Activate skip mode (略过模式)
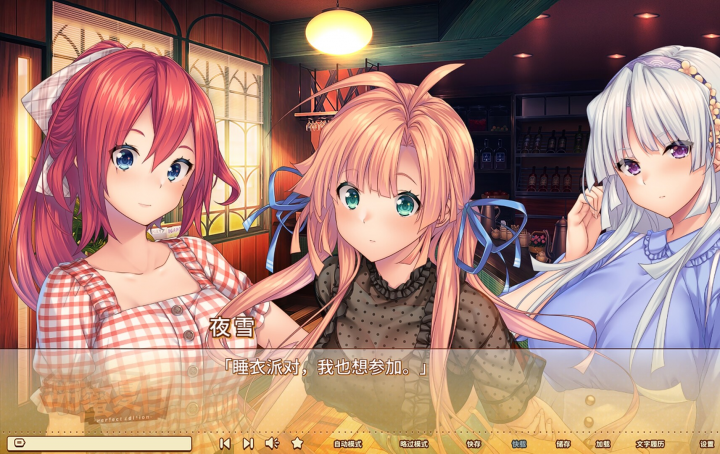720x454 pixels. [413, 443]
